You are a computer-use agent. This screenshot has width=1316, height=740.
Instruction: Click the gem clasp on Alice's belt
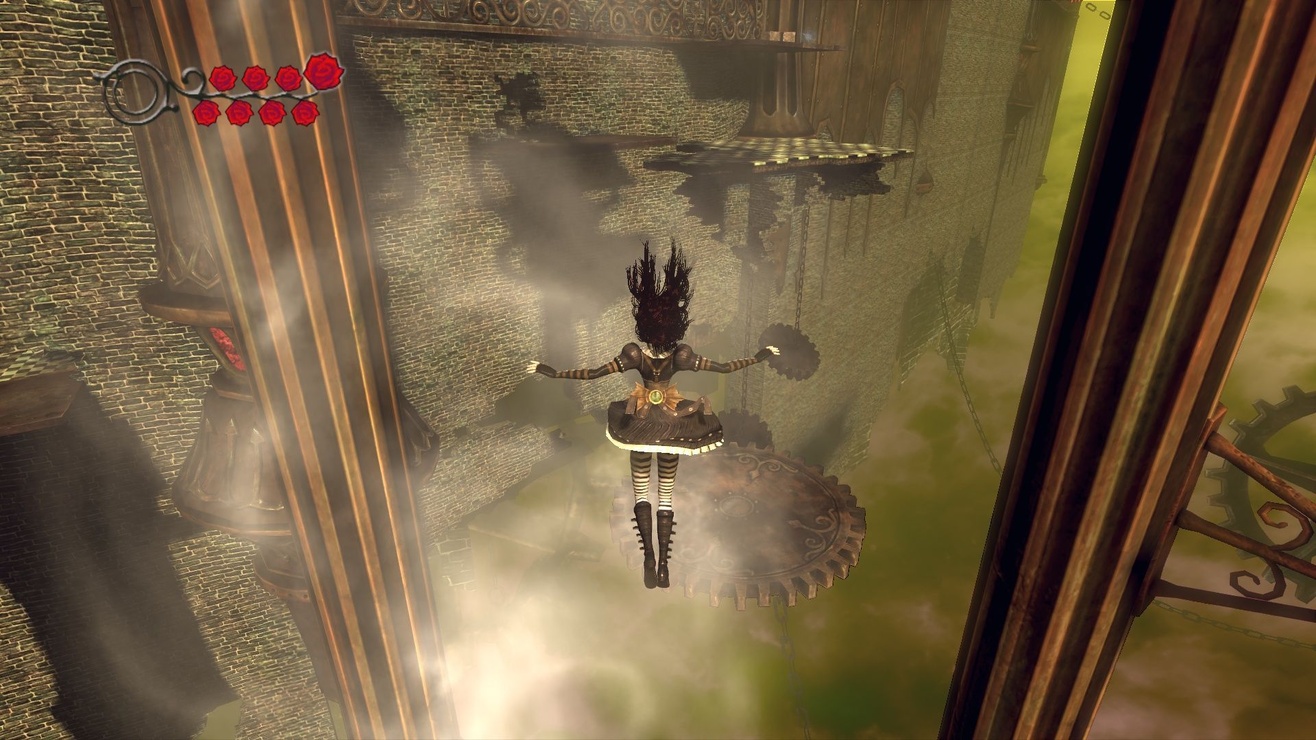pos(657,396)
